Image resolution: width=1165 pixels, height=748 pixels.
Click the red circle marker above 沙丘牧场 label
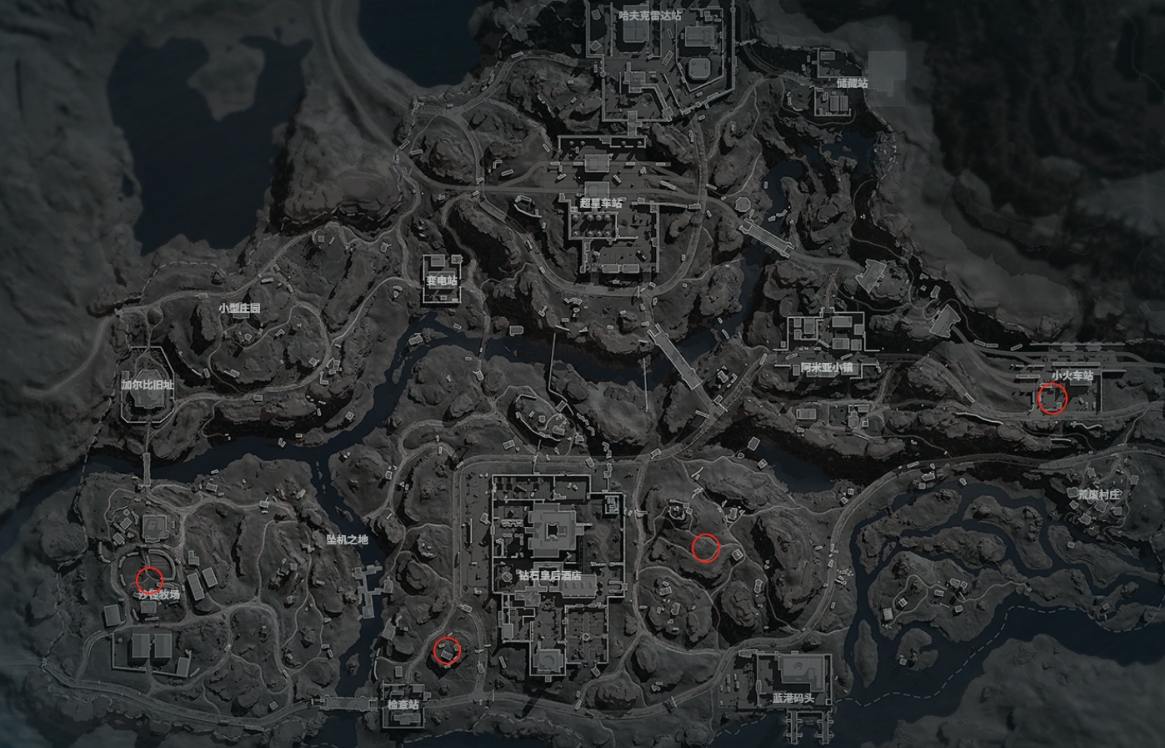[150, 578]
